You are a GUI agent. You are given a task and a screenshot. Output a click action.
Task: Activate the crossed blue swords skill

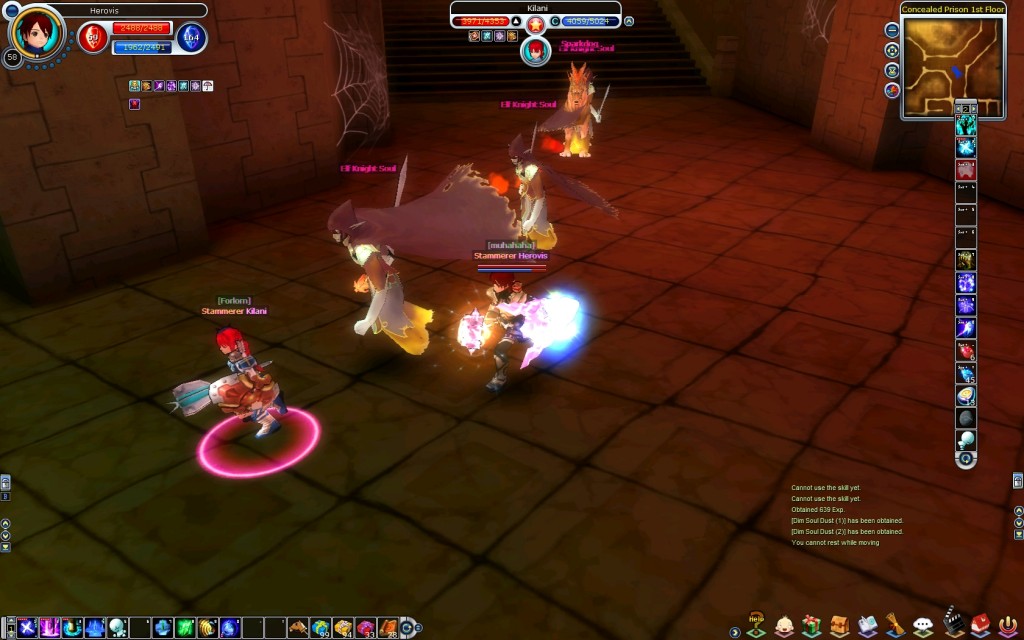[27, 628]
